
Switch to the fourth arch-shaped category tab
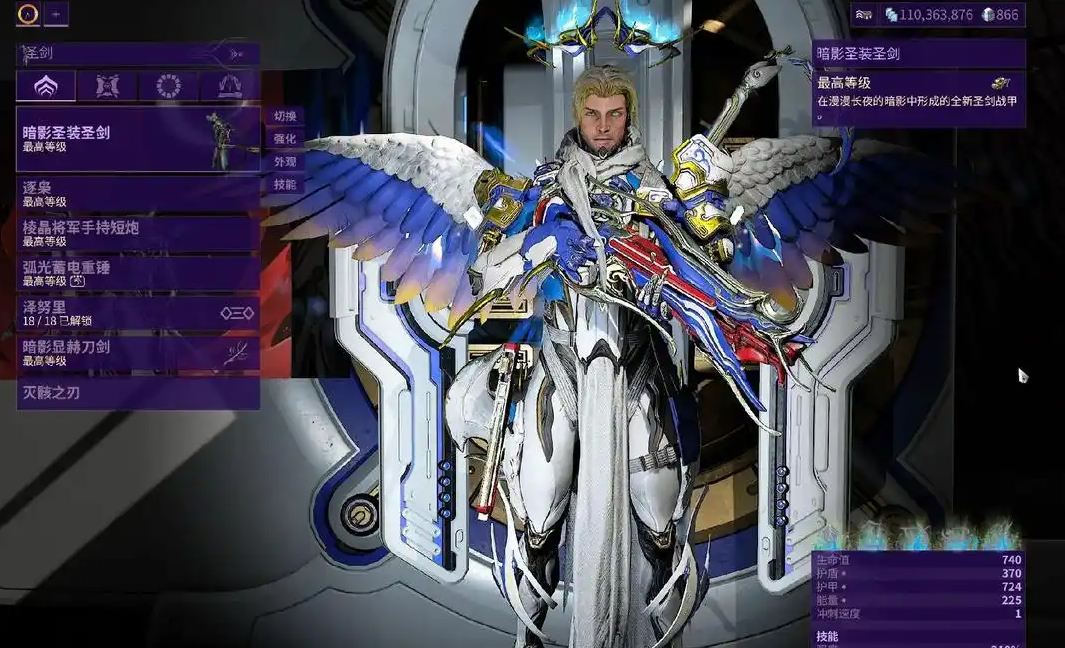[230, 87]
